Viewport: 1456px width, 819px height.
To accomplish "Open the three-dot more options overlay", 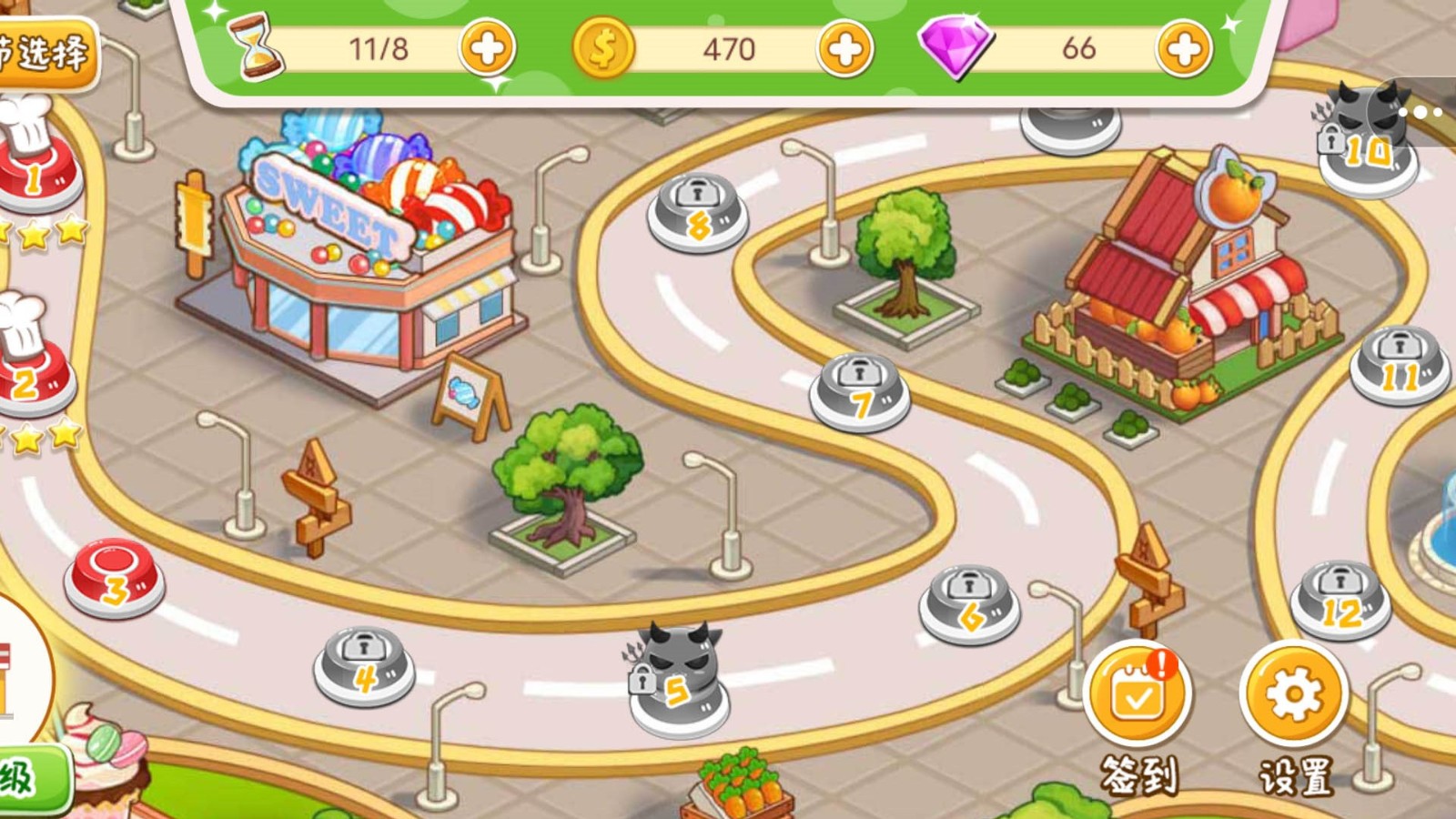I will click(1426, 113).
